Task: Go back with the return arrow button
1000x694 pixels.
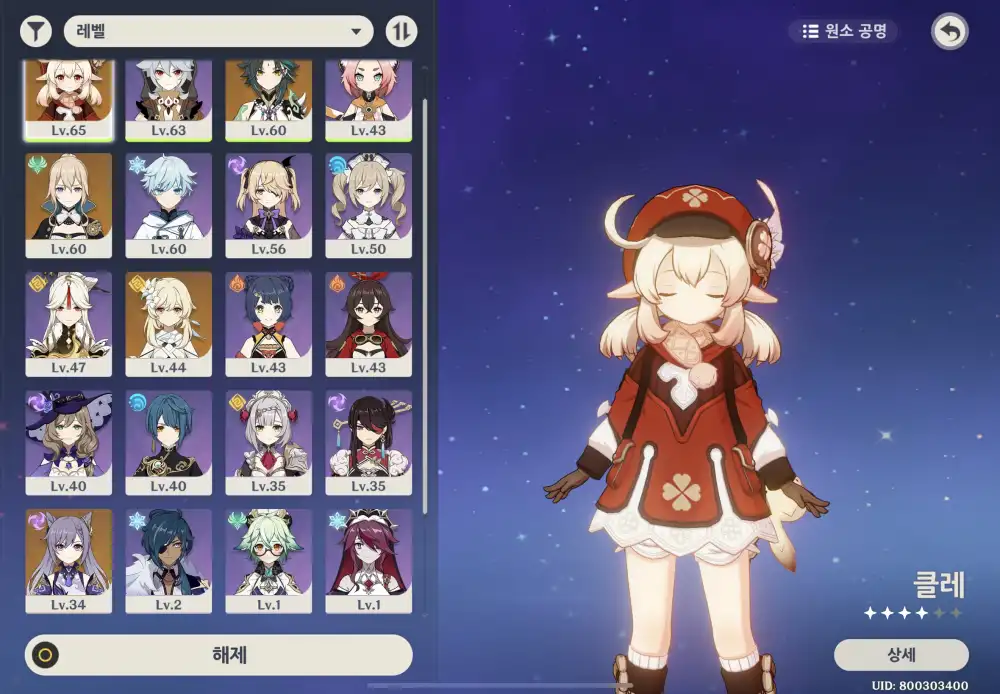Action: tap(949, 32)
